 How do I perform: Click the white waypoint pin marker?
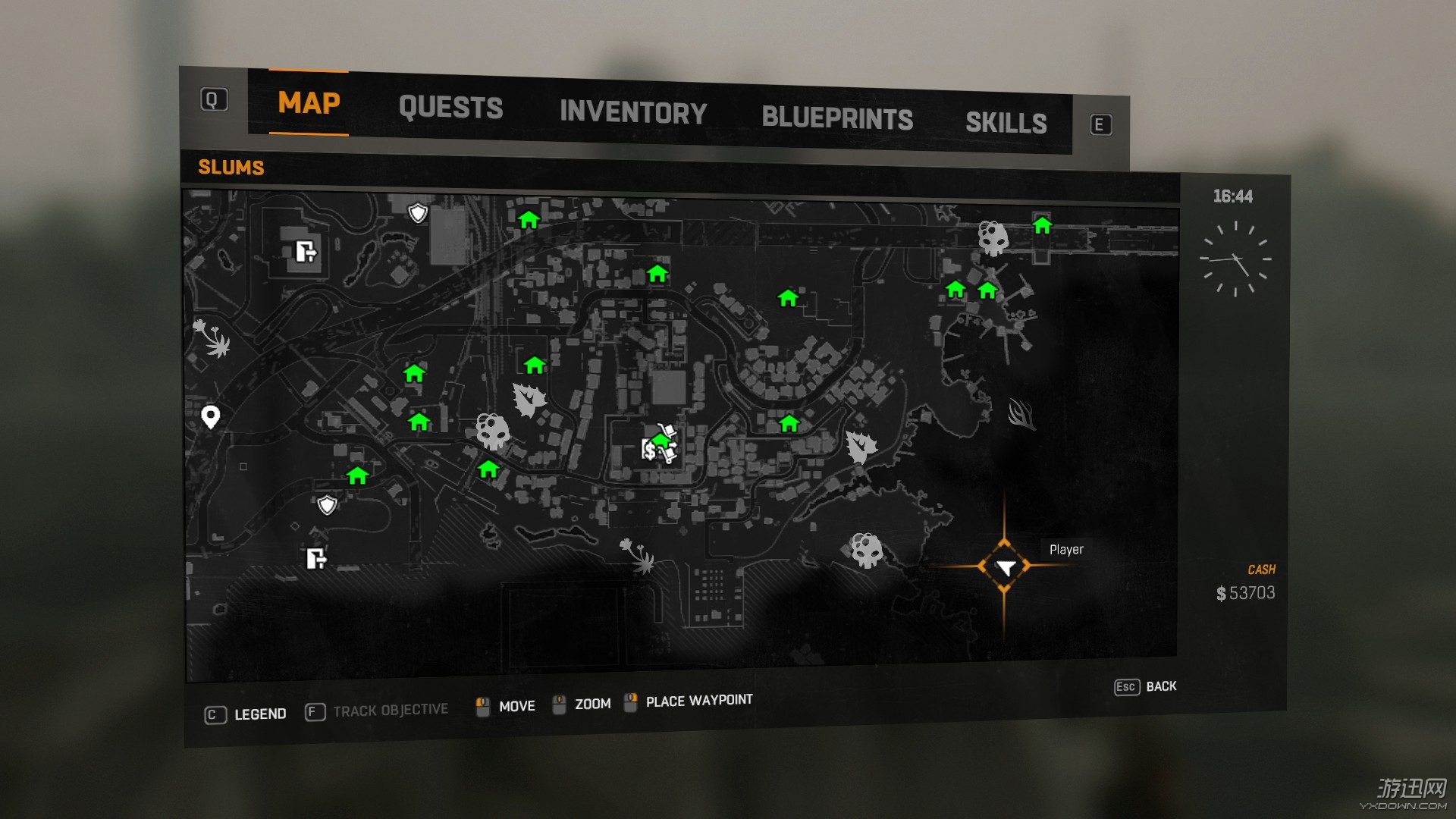click(x=211, y=416)
